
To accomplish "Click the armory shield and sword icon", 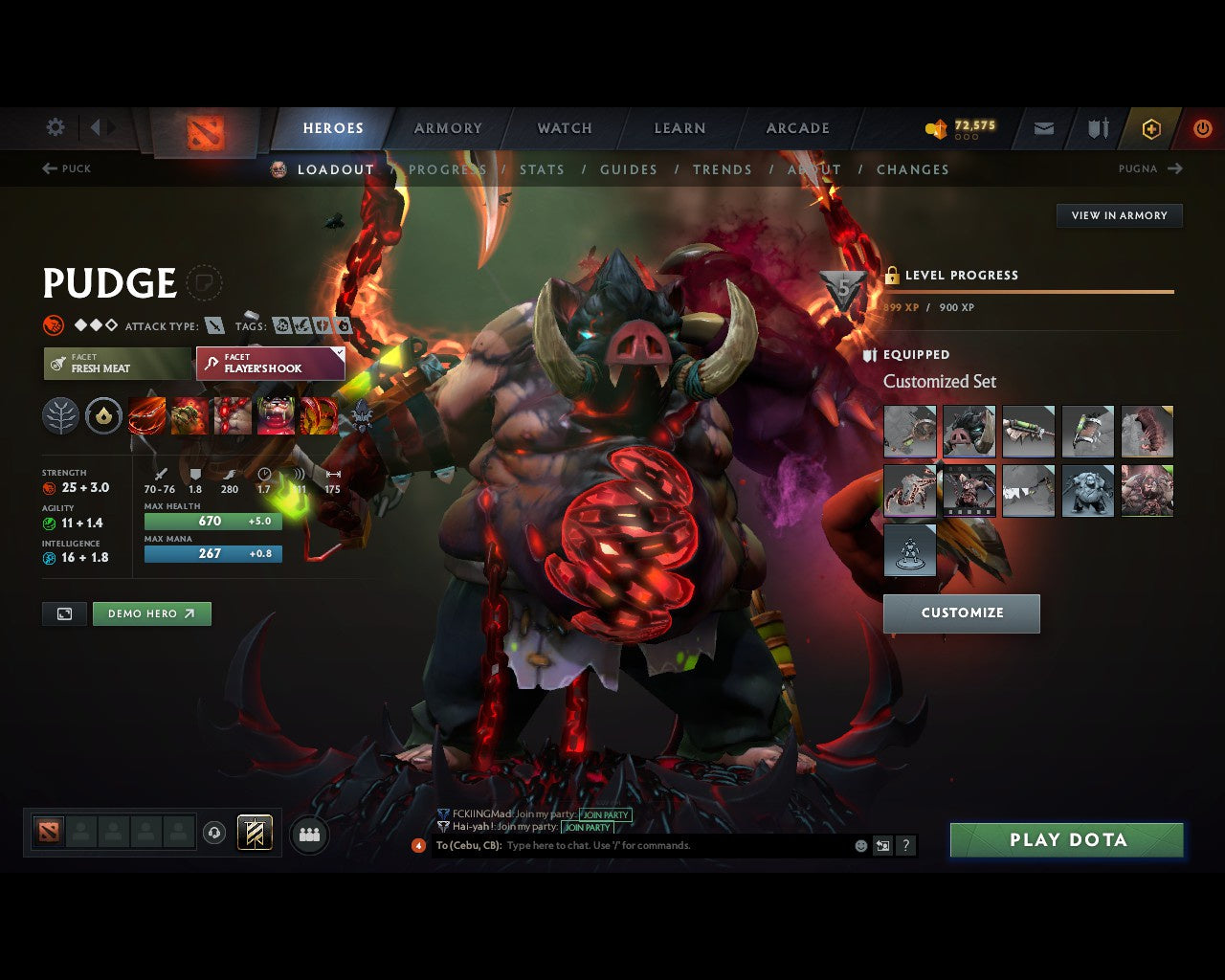I will pos(1097,128).
